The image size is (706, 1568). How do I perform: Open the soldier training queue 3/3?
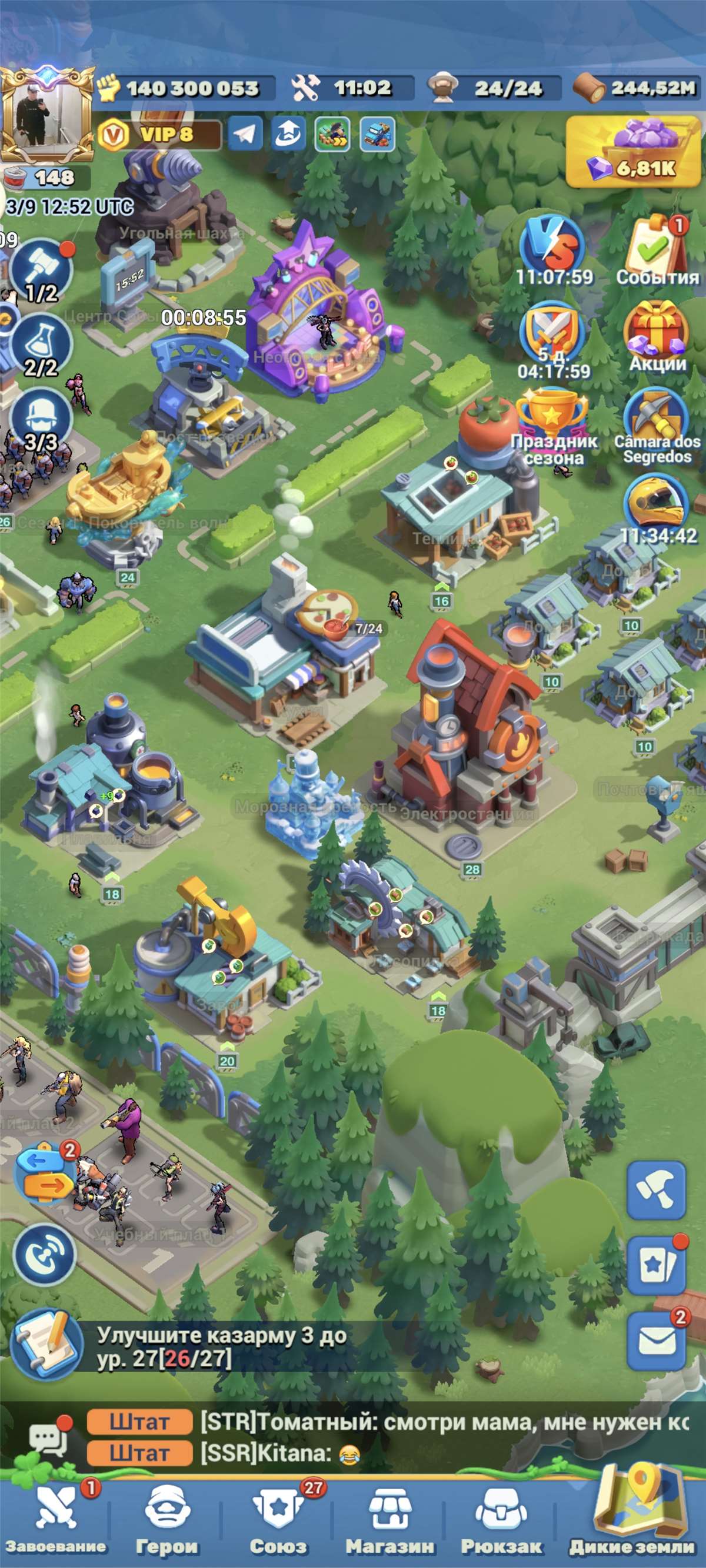41,419
